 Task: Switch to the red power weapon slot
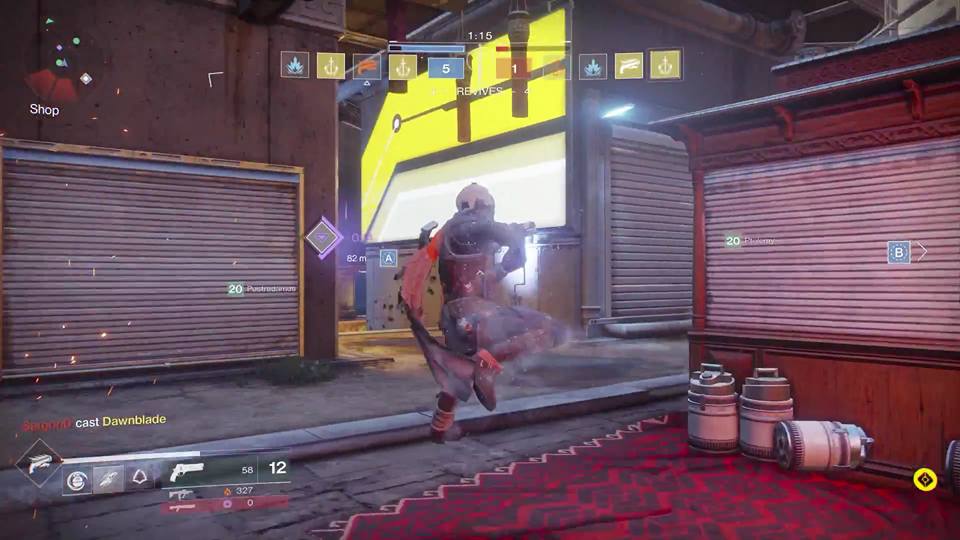pyautogui.click(x=182, y=506)
